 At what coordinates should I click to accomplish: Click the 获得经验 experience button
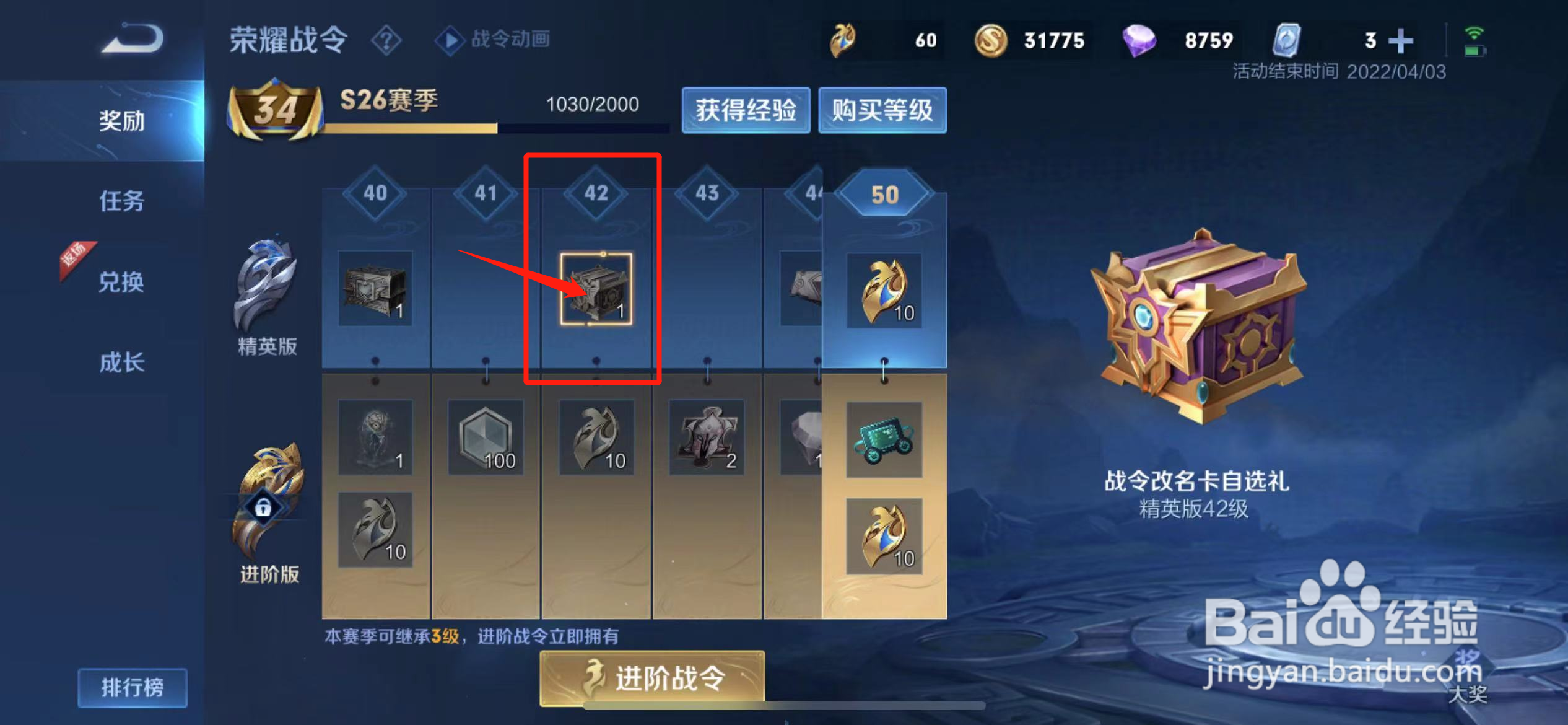click(x=746, y=110)
